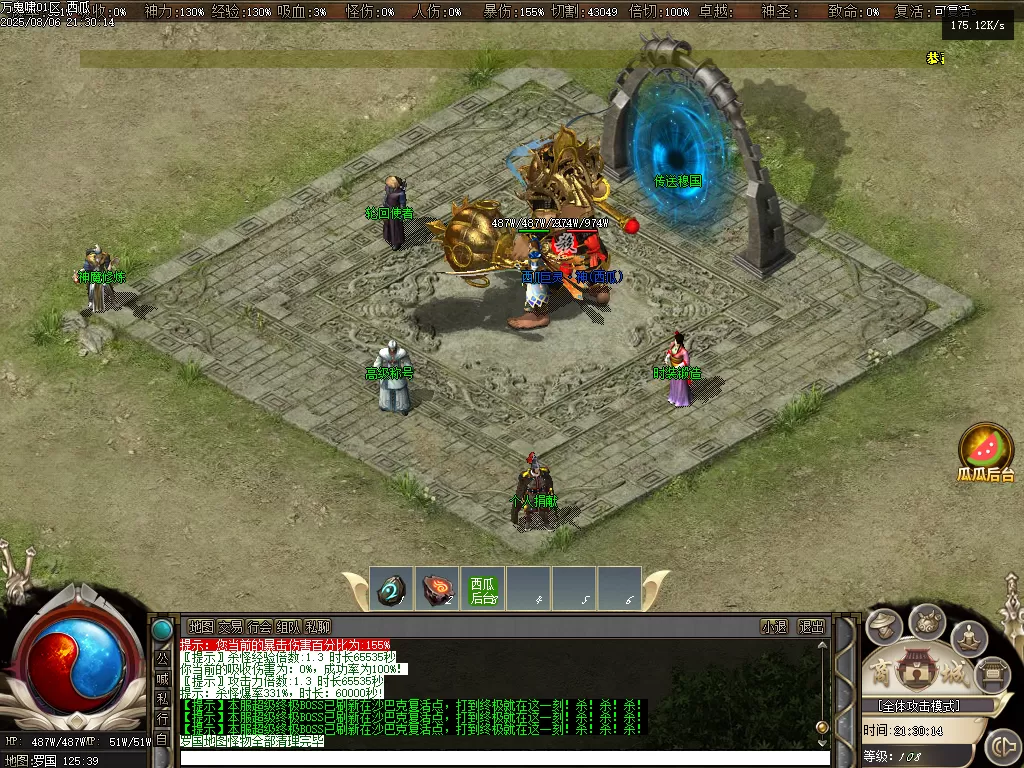Screen dimensions: 1024x768
Task: Toggle the sound speaker button
Action: click(x=1001, y=746)
